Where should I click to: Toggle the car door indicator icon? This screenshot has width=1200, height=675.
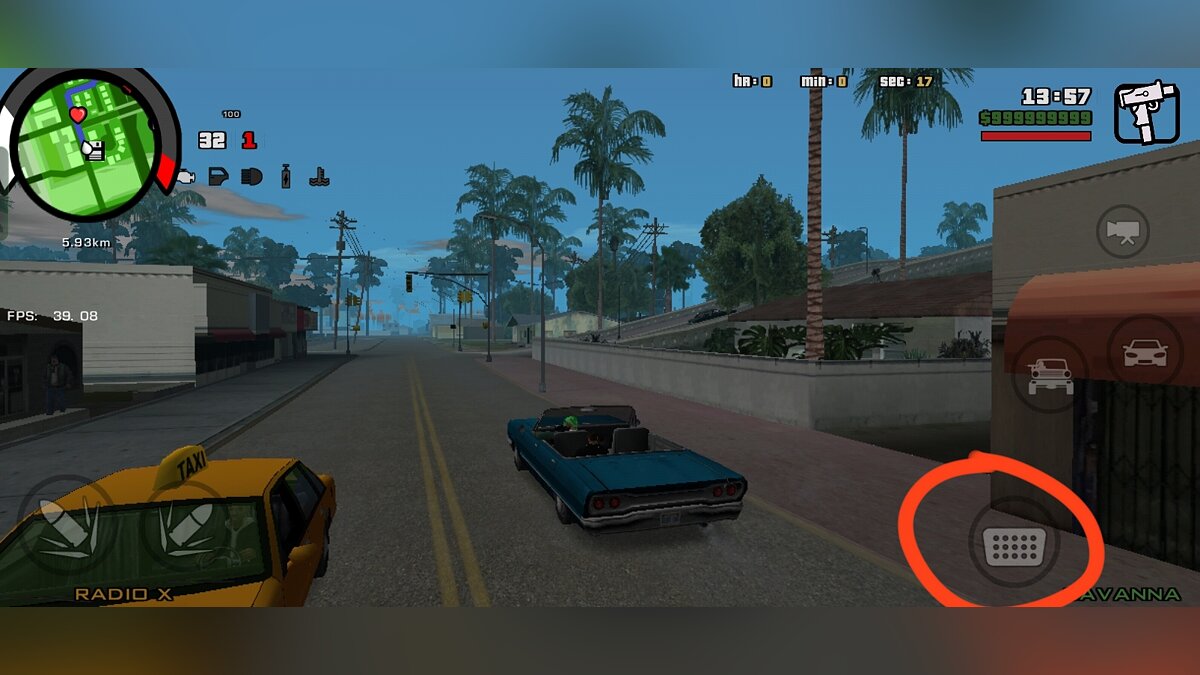click(x=218, y=177)
